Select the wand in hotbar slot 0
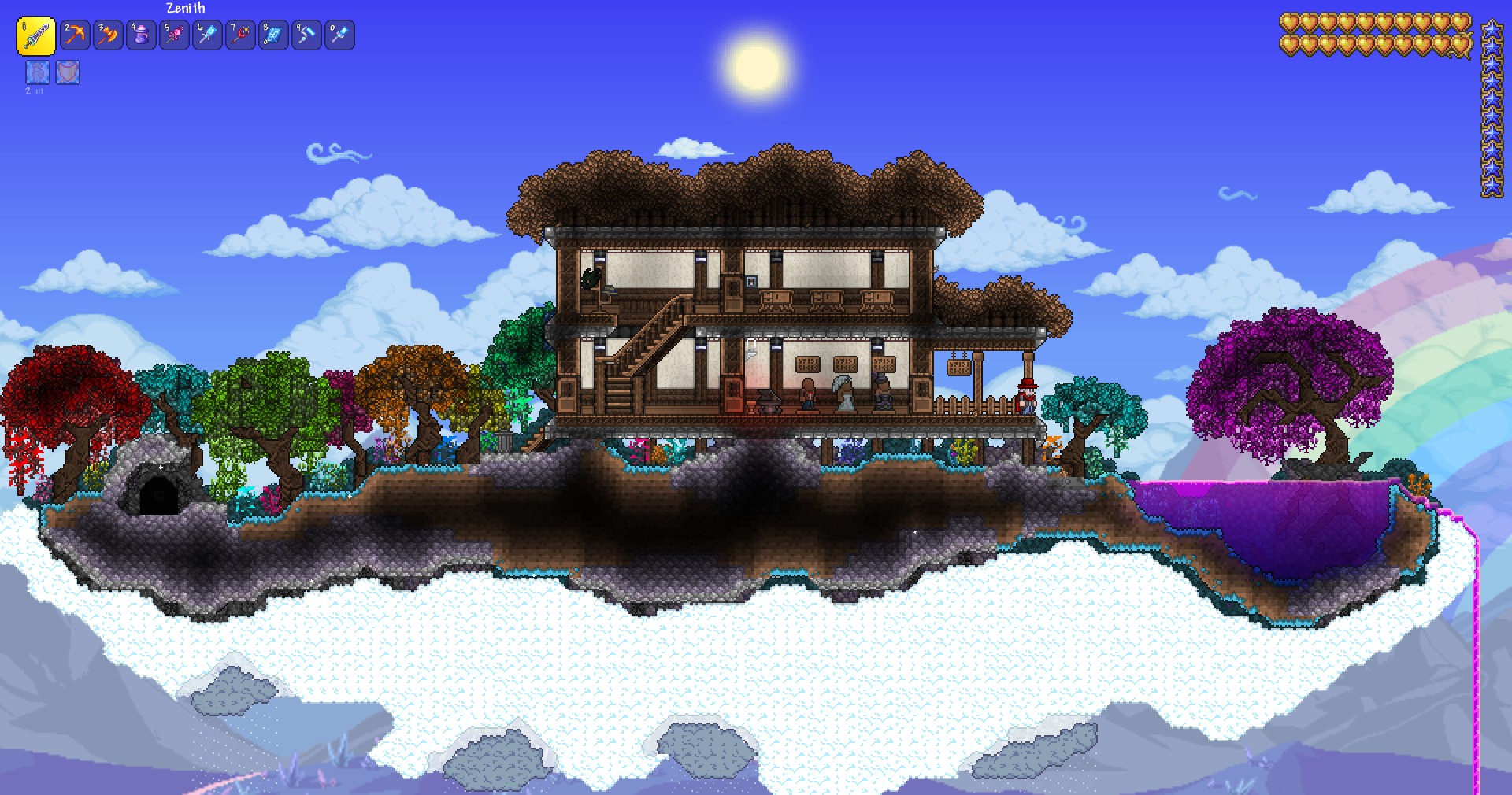This screenshot has height=795, width=1512. click(x=340, y=35)
